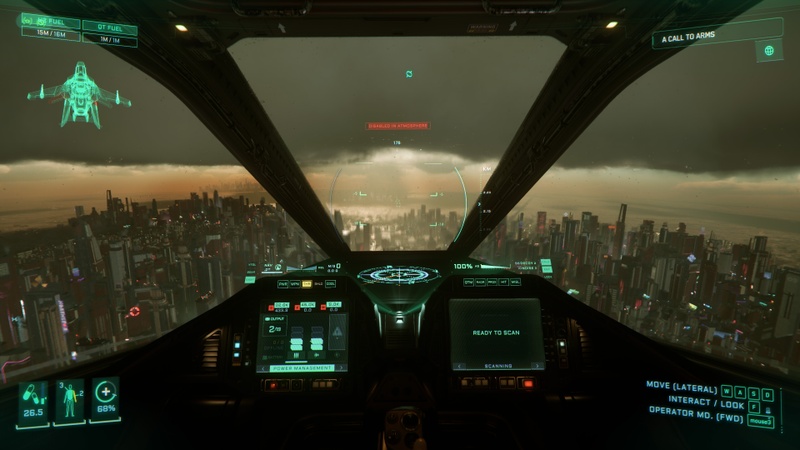Open the body health status icon
The image size is (800, 450).
tap(69, 401)
